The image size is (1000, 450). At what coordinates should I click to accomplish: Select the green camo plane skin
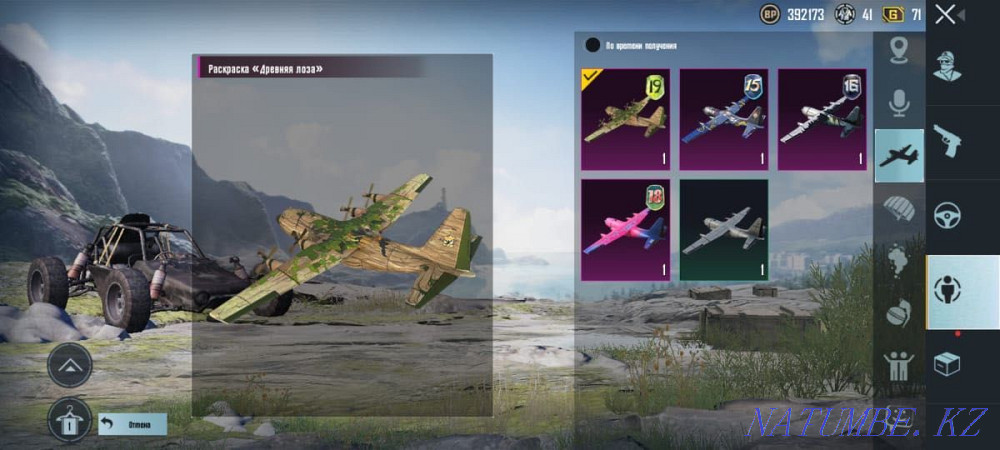[626, 119]
